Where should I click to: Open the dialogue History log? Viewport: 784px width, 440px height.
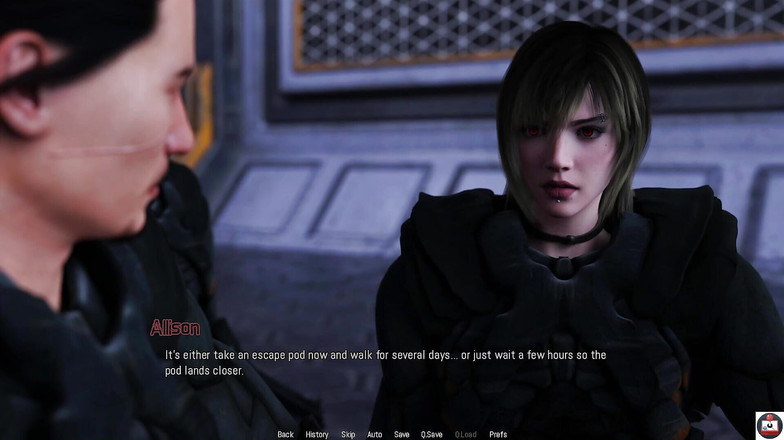pyautogui.click(x=316, y=434)
